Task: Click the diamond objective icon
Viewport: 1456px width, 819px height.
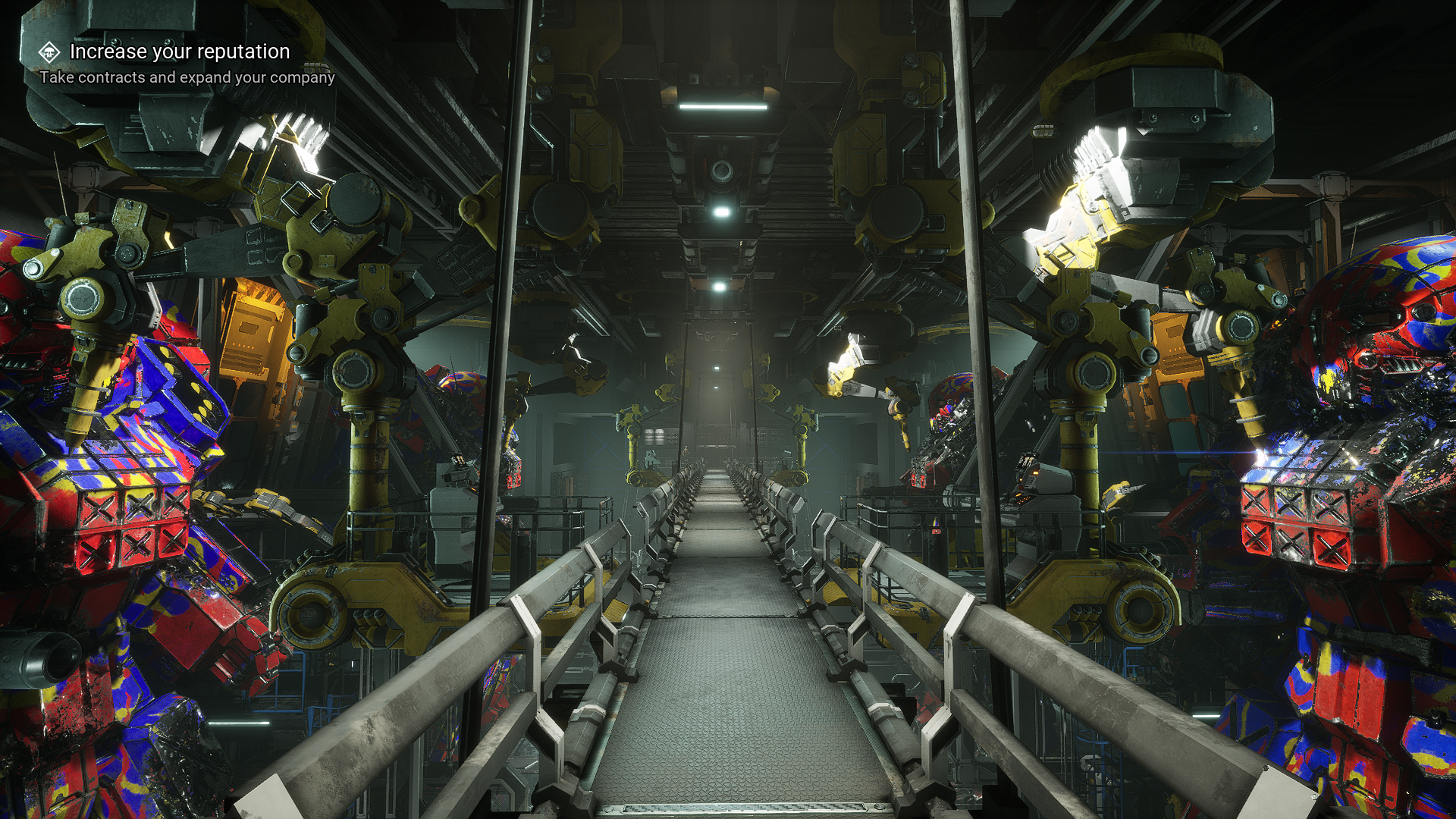Action: [x=49, y=52]
